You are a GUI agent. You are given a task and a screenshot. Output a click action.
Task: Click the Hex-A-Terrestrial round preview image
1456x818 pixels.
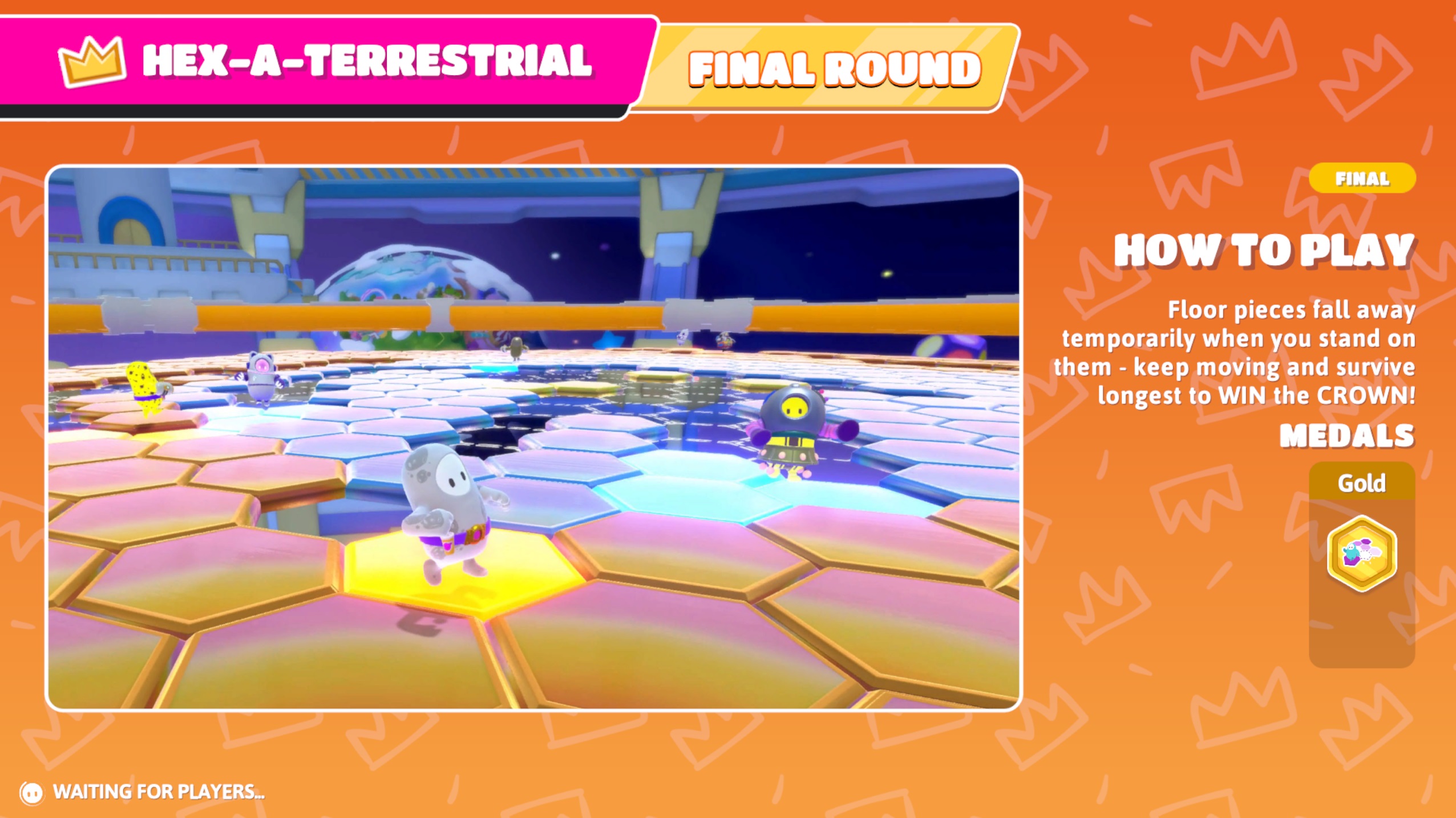click(x=533, y=438)
